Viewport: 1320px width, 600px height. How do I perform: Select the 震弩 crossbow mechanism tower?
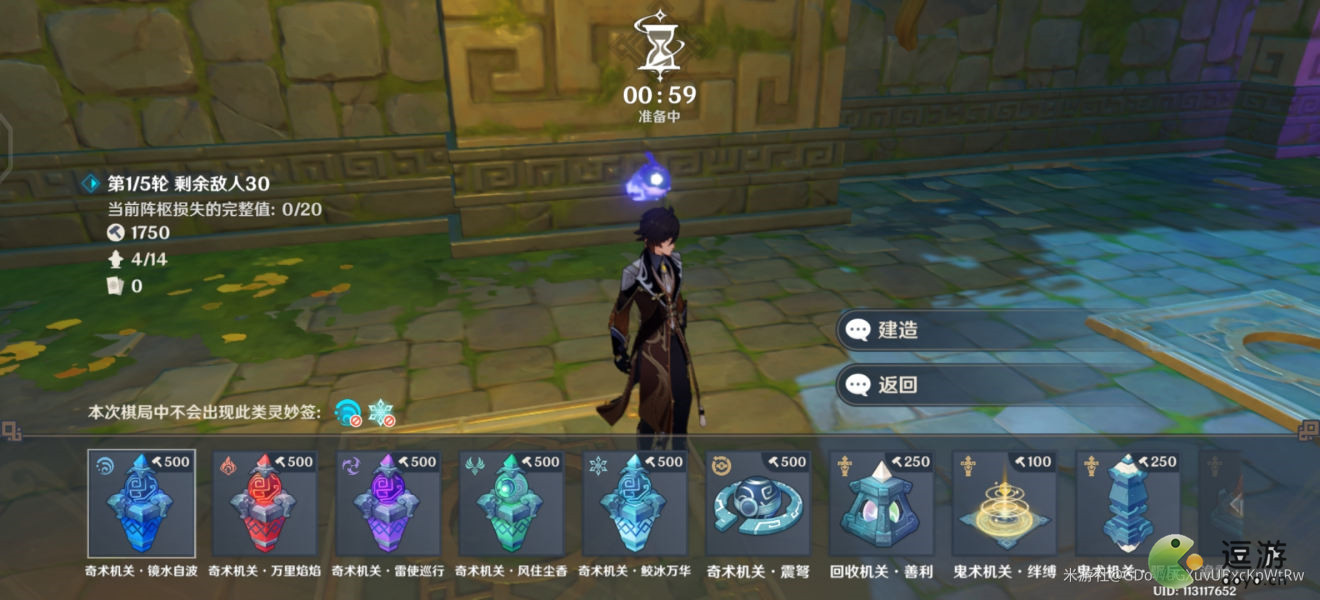point(759,503)
